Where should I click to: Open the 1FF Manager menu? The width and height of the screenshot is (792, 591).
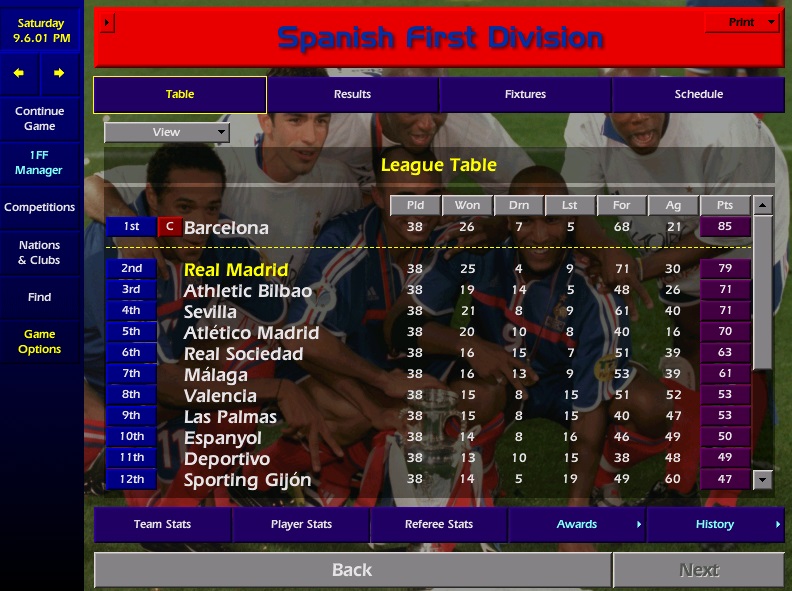tap(40, 163)
